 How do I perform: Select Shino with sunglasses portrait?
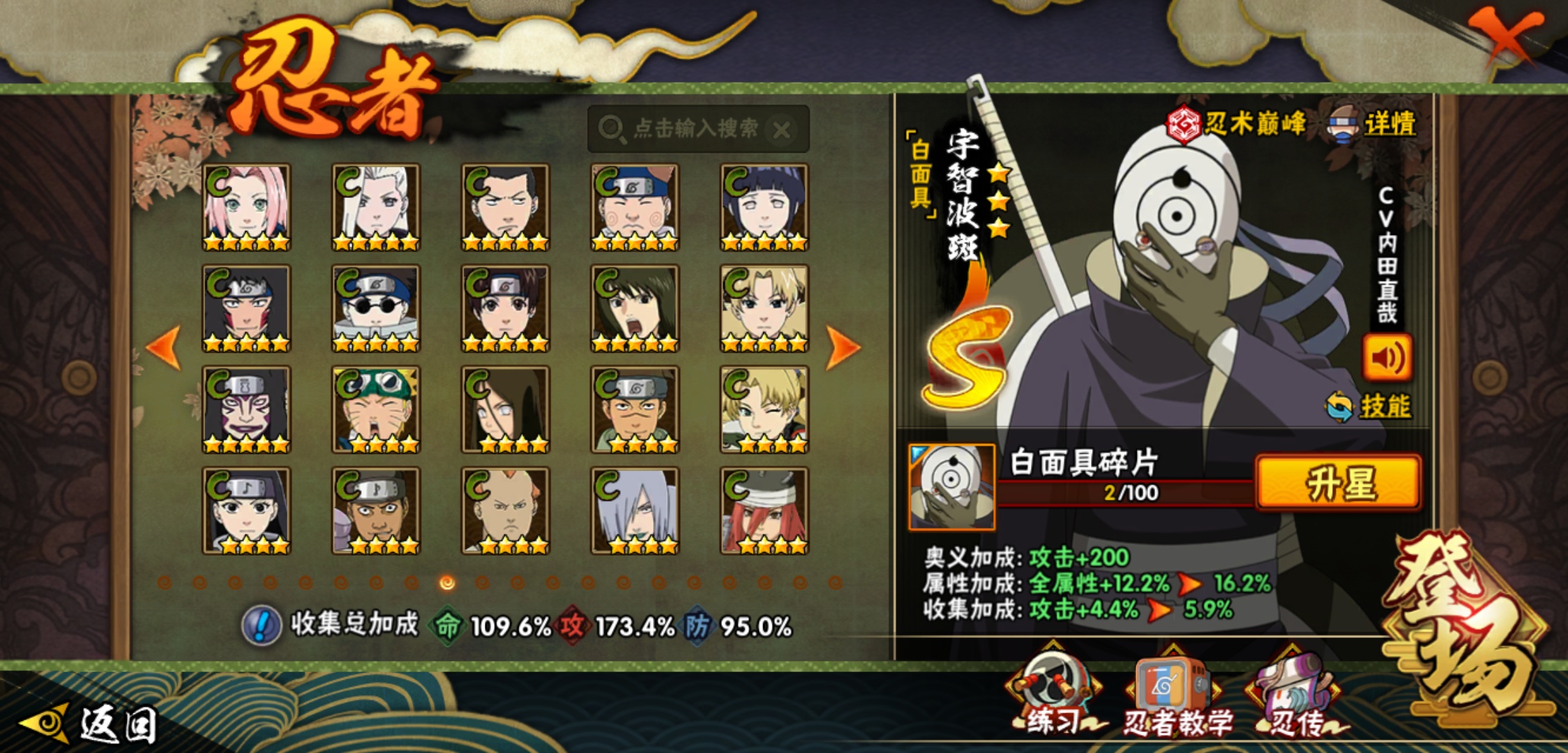point(376,308)
